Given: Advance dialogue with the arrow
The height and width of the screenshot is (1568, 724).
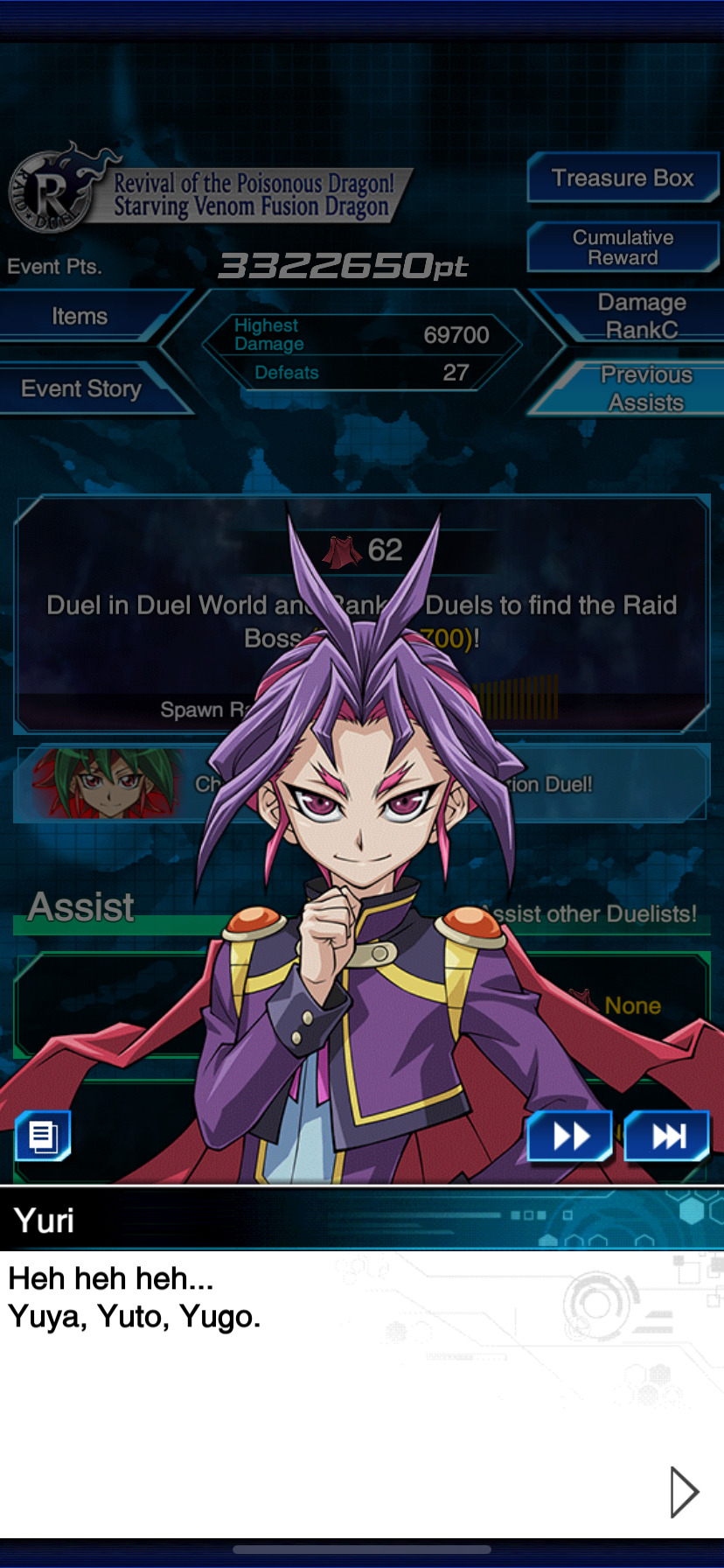Looking at the screenshot, I should pyautogui.click(x=683, y=1492).
